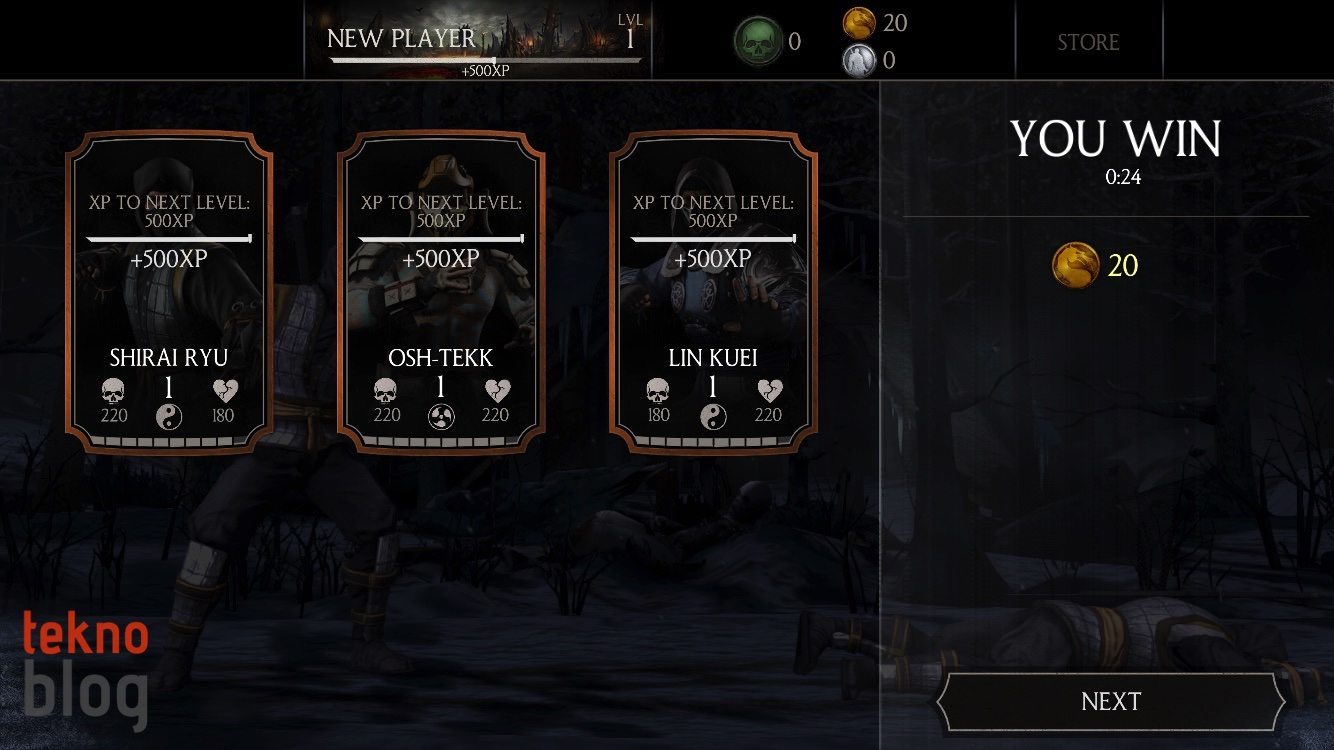The image size is (1334, 750).
Task: Select the Shirai Ryu character card
Action: coord(169,292)
